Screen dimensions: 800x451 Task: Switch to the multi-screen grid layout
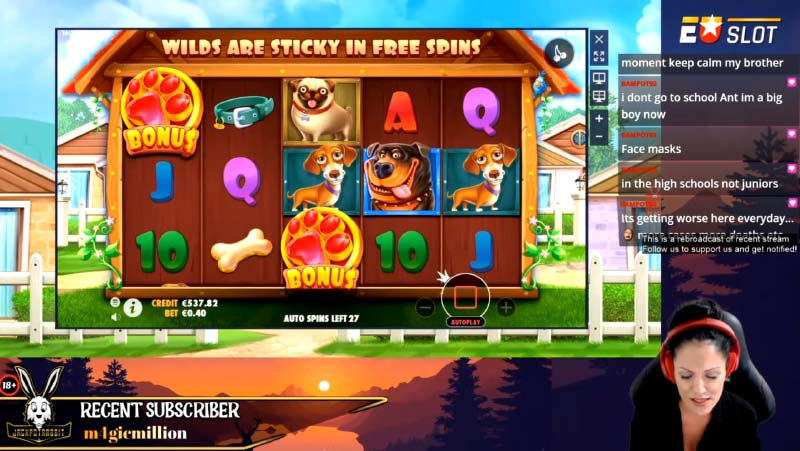click(x=599, y=96)
